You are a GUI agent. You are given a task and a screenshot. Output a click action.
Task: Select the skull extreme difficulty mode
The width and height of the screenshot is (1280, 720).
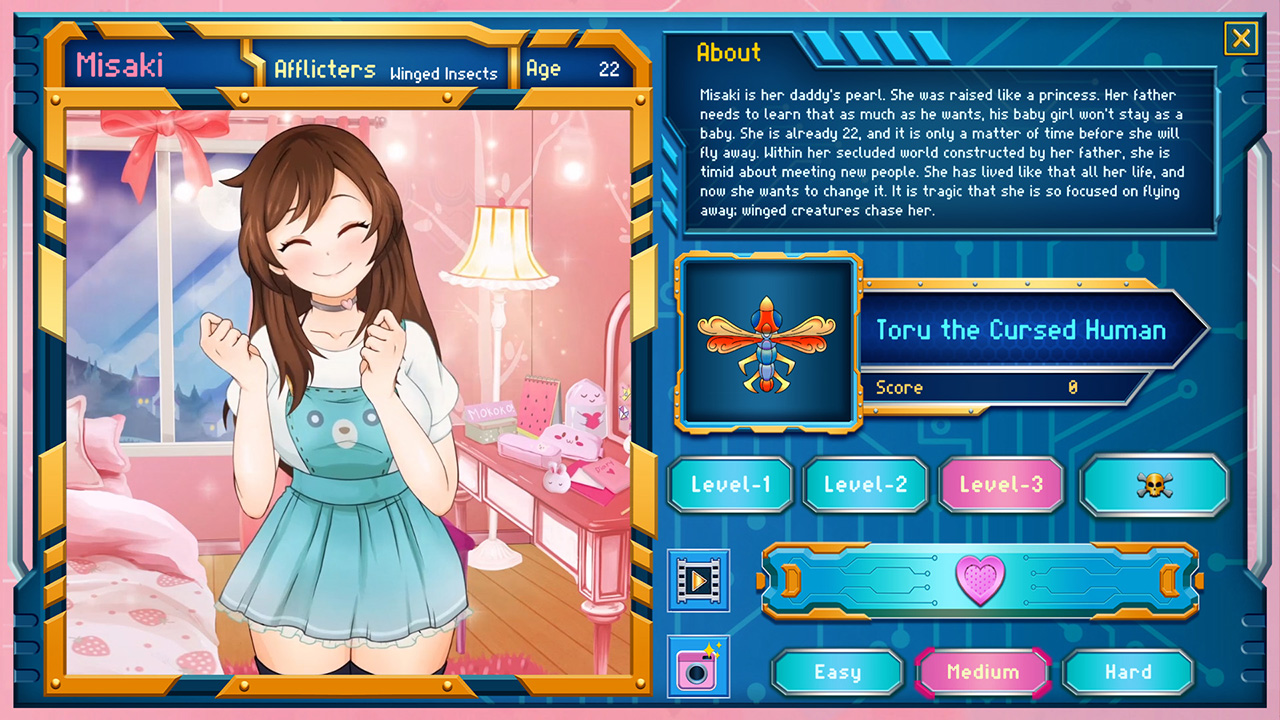1154,486
